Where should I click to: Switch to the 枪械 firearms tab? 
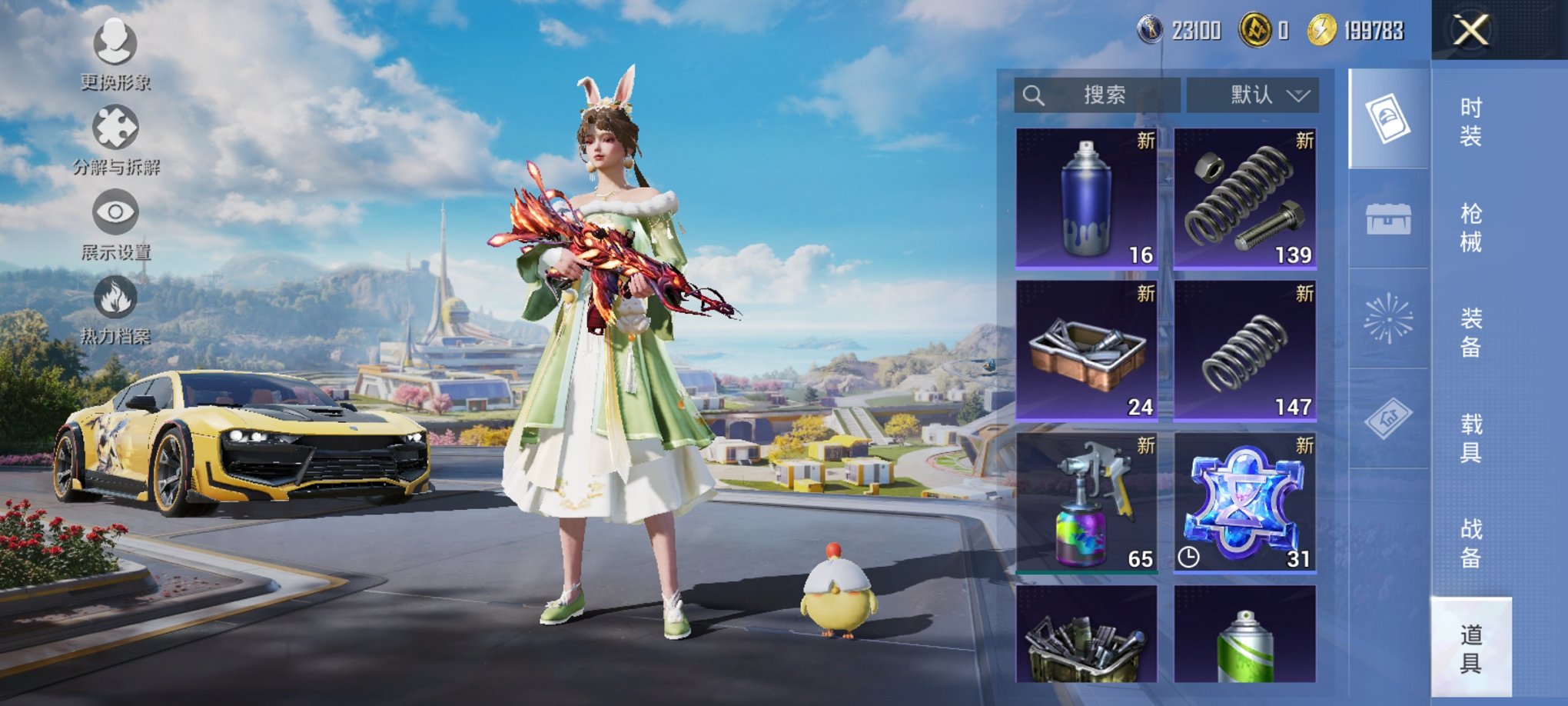1470,228
